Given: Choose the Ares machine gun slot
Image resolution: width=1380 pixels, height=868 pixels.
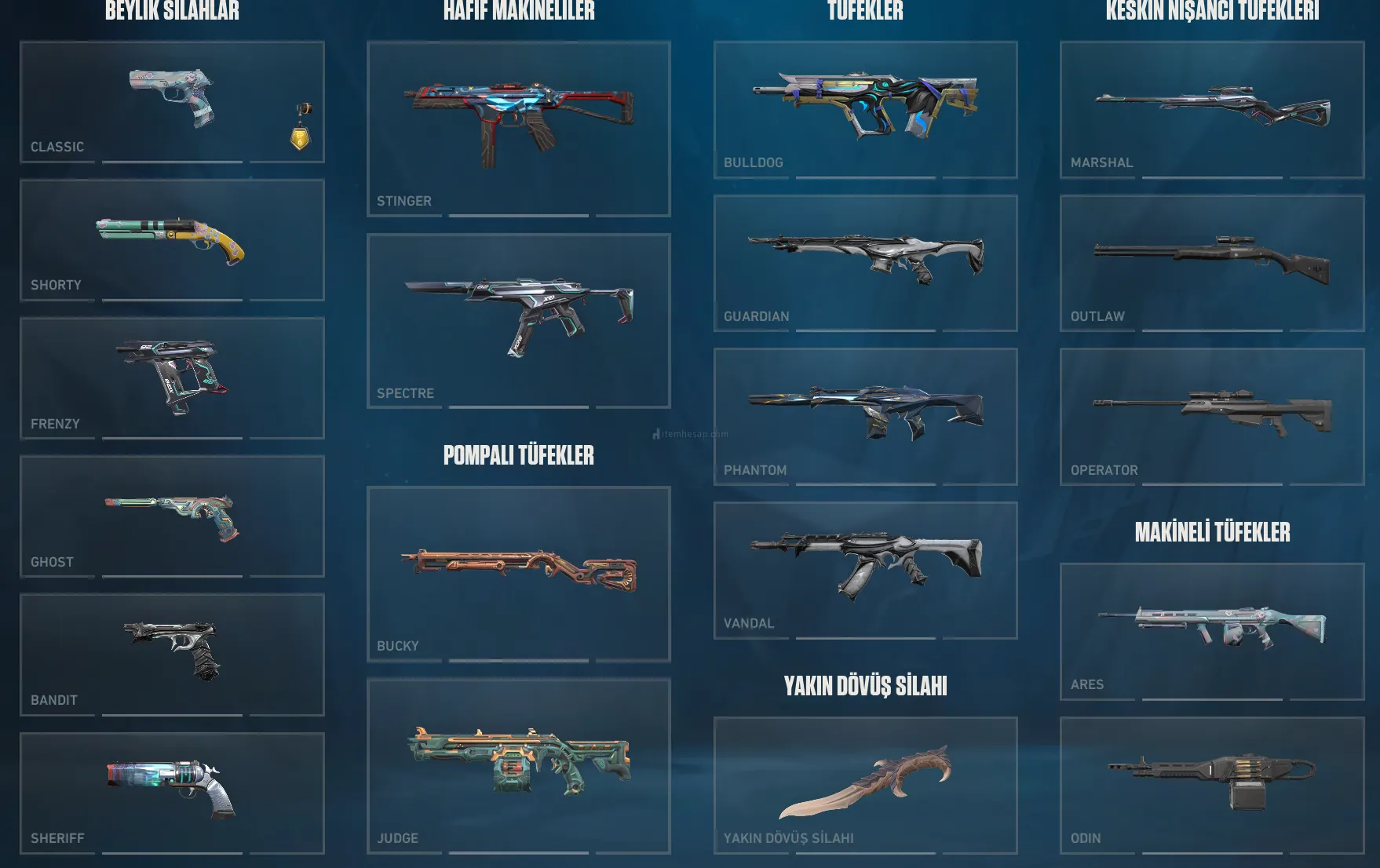Looking at the screenshot, I should coord(1212,631).
